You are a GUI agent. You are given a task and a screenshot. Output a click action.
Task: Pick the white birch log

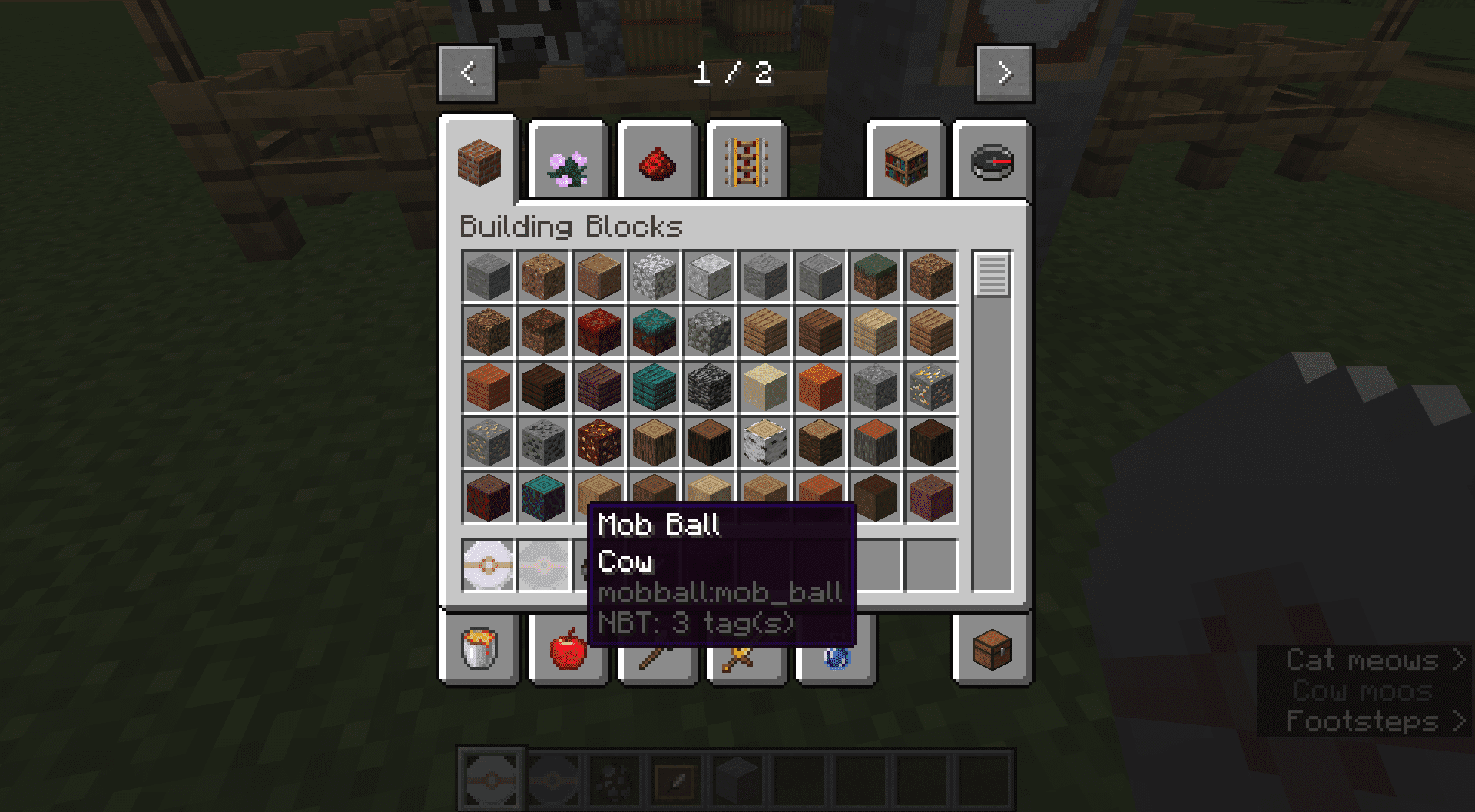(x=765, y=442)
